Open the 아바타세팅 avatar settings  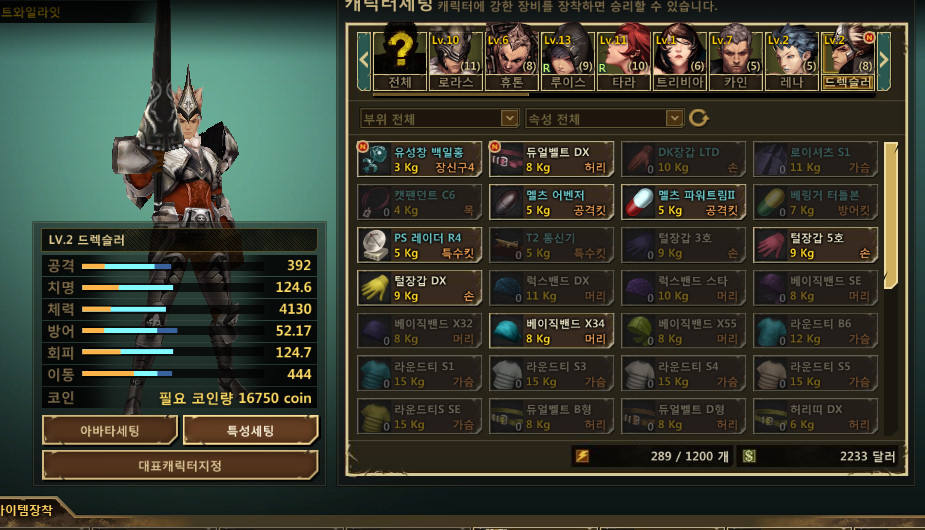click(x=110, y=430)
